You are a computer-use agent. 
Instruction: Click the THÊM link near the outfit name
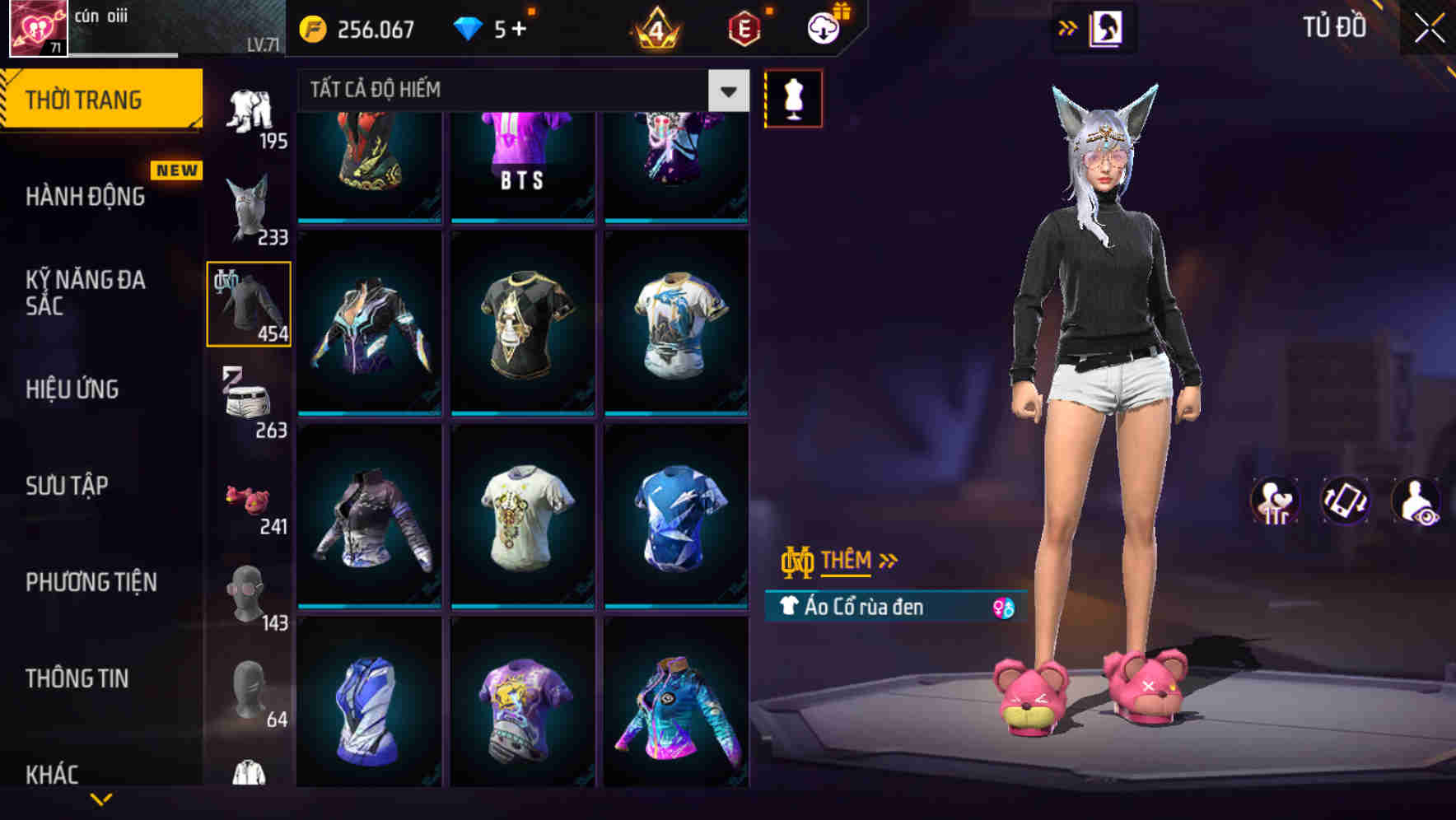pos(847,561)
